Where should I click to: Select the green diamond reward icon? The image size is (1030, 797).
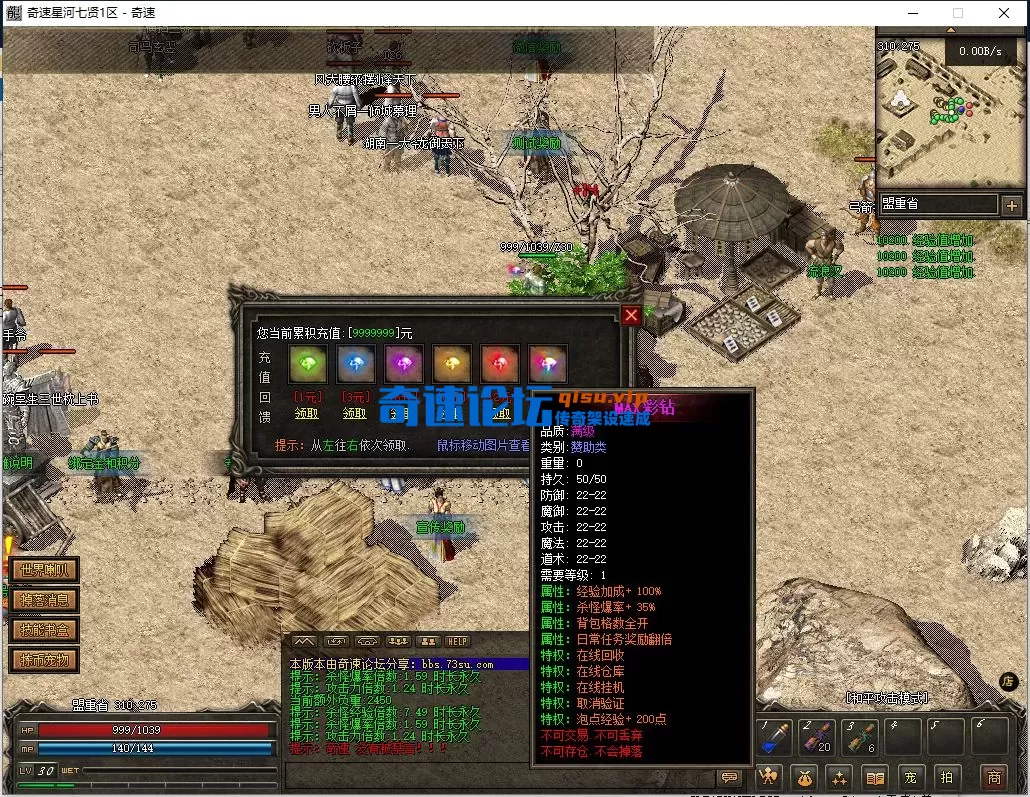307,364
